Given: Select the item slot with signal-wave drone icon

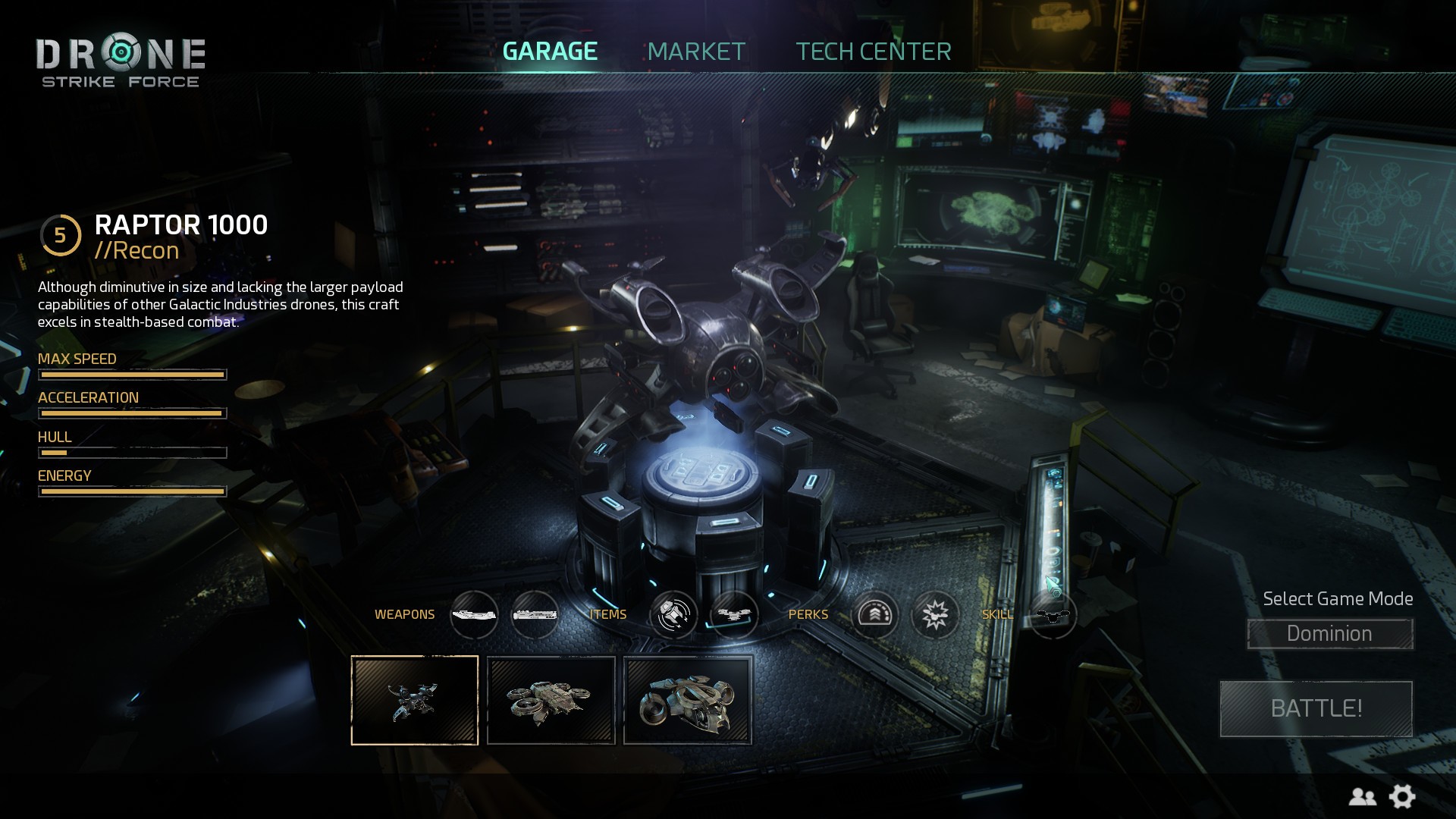Looking at the screenshot, I should click(x=673, y=614).
